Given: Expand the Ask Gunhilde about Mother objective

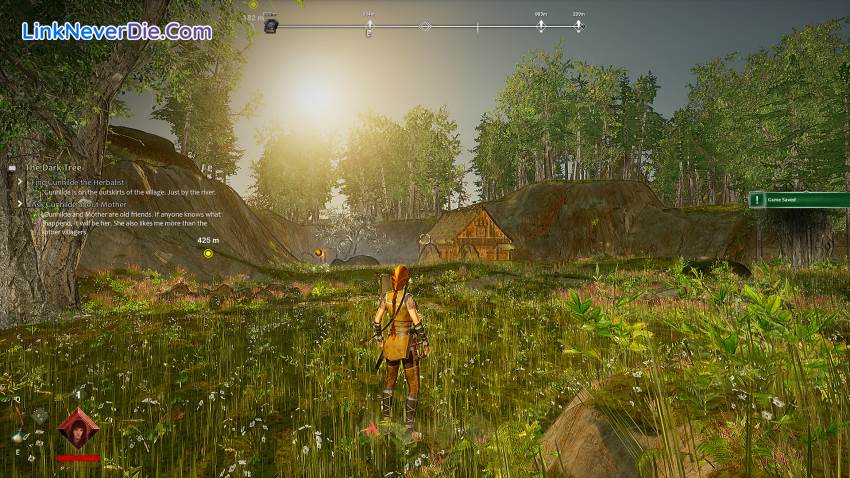Looking at the screenshot, I should coord(20,202).
